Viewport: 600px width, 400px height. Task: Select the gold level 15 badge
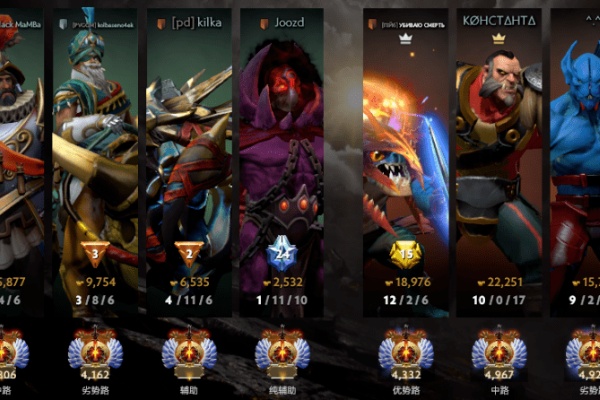click(405, 251)
